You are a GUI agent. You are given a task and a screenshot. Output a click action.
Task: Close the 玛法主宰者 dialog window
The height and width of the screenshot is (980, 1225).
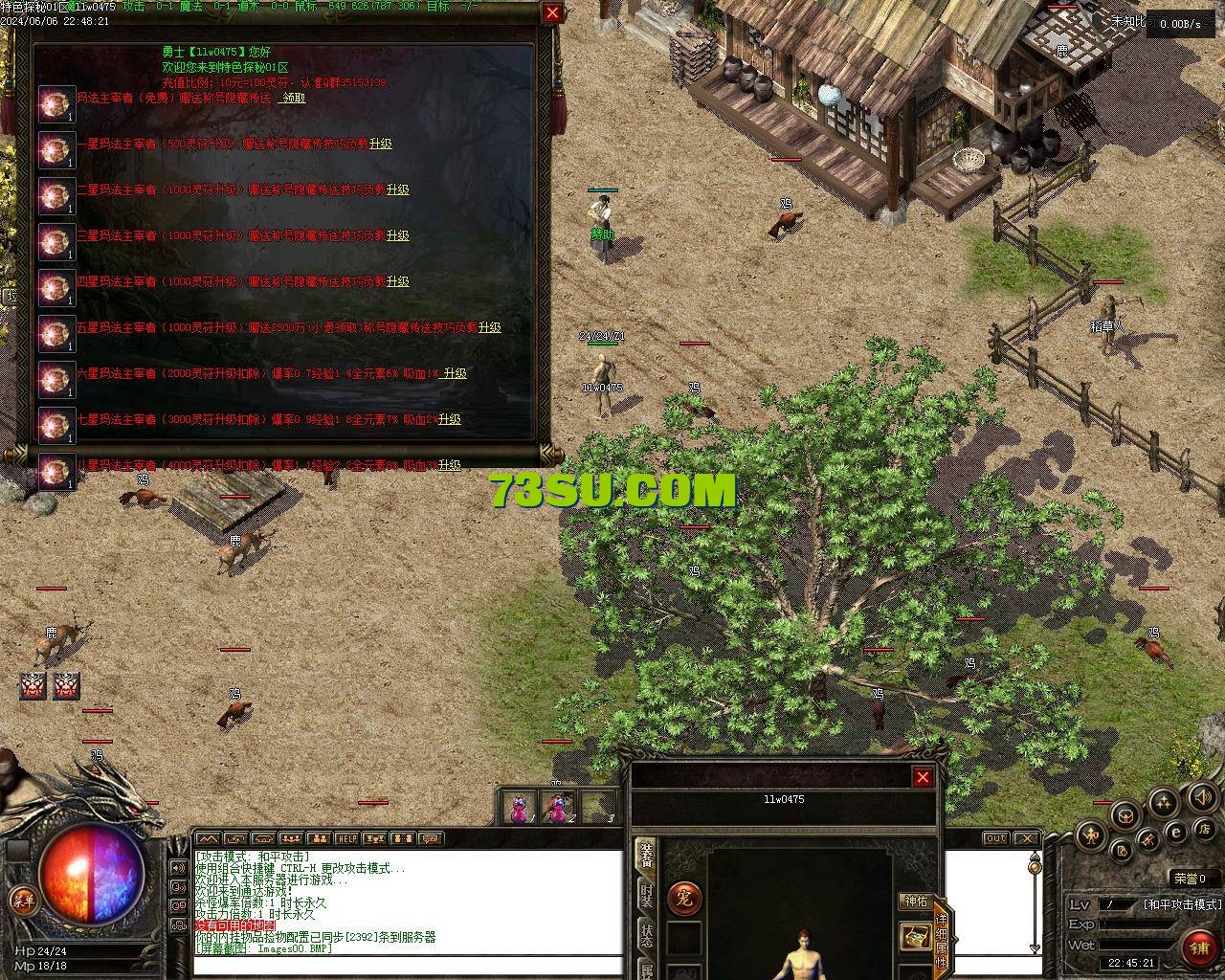tap(552, 12)
